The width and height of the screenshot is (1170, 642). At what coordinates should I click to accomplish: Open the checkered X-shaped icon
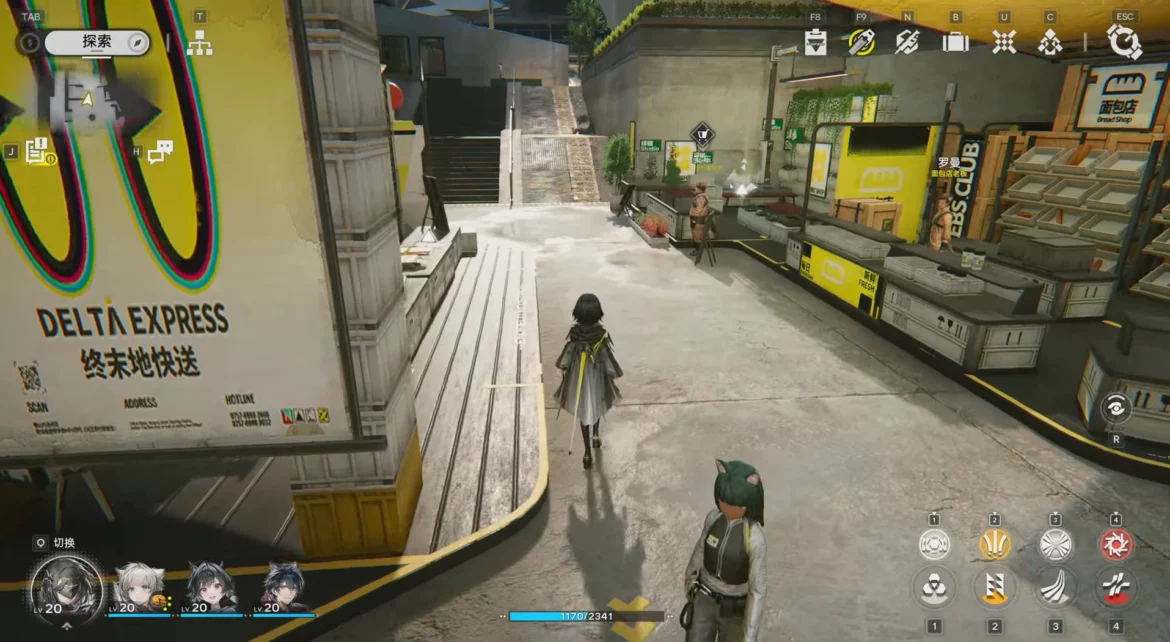(x=1003, y=42)
